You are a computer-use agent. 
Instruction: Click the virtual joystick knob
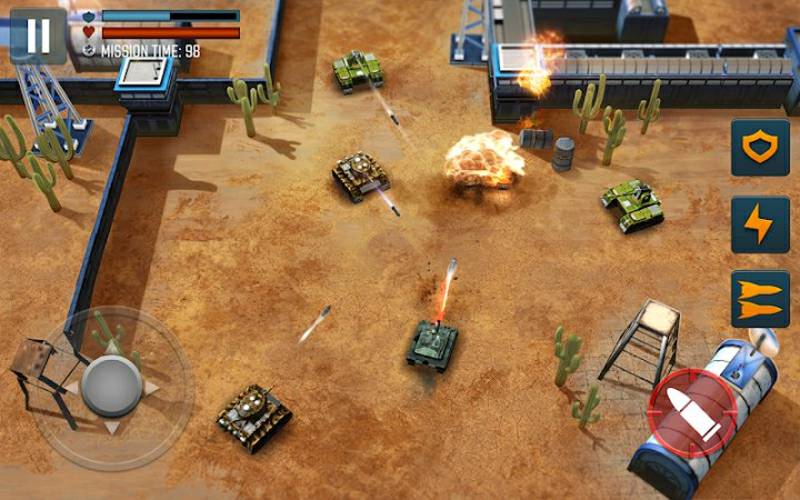pyautogui.click(x=111, y=385)
